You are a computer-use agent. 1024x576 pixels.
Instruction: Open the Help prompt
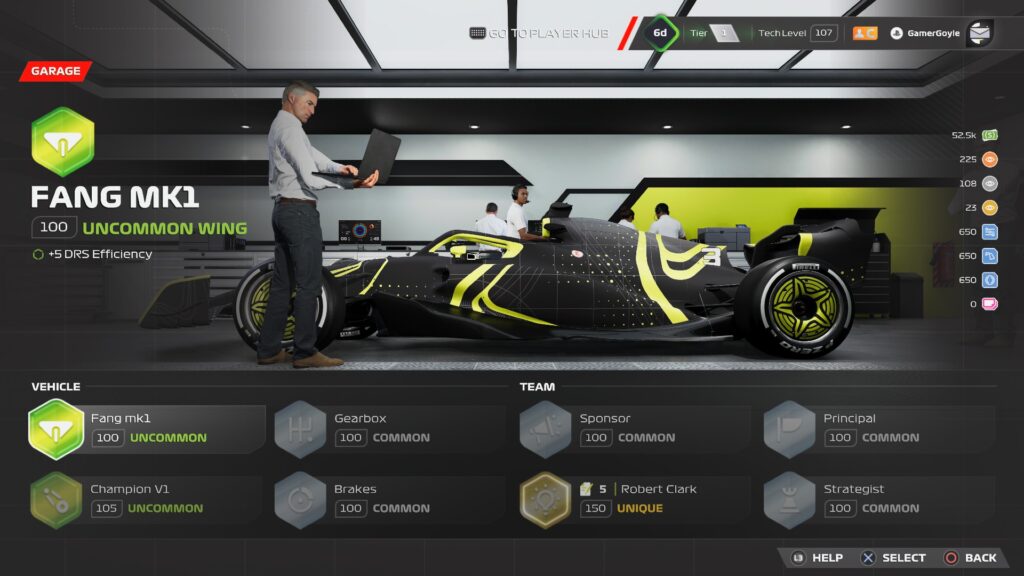pyautogui.click(x=817, y=558)
